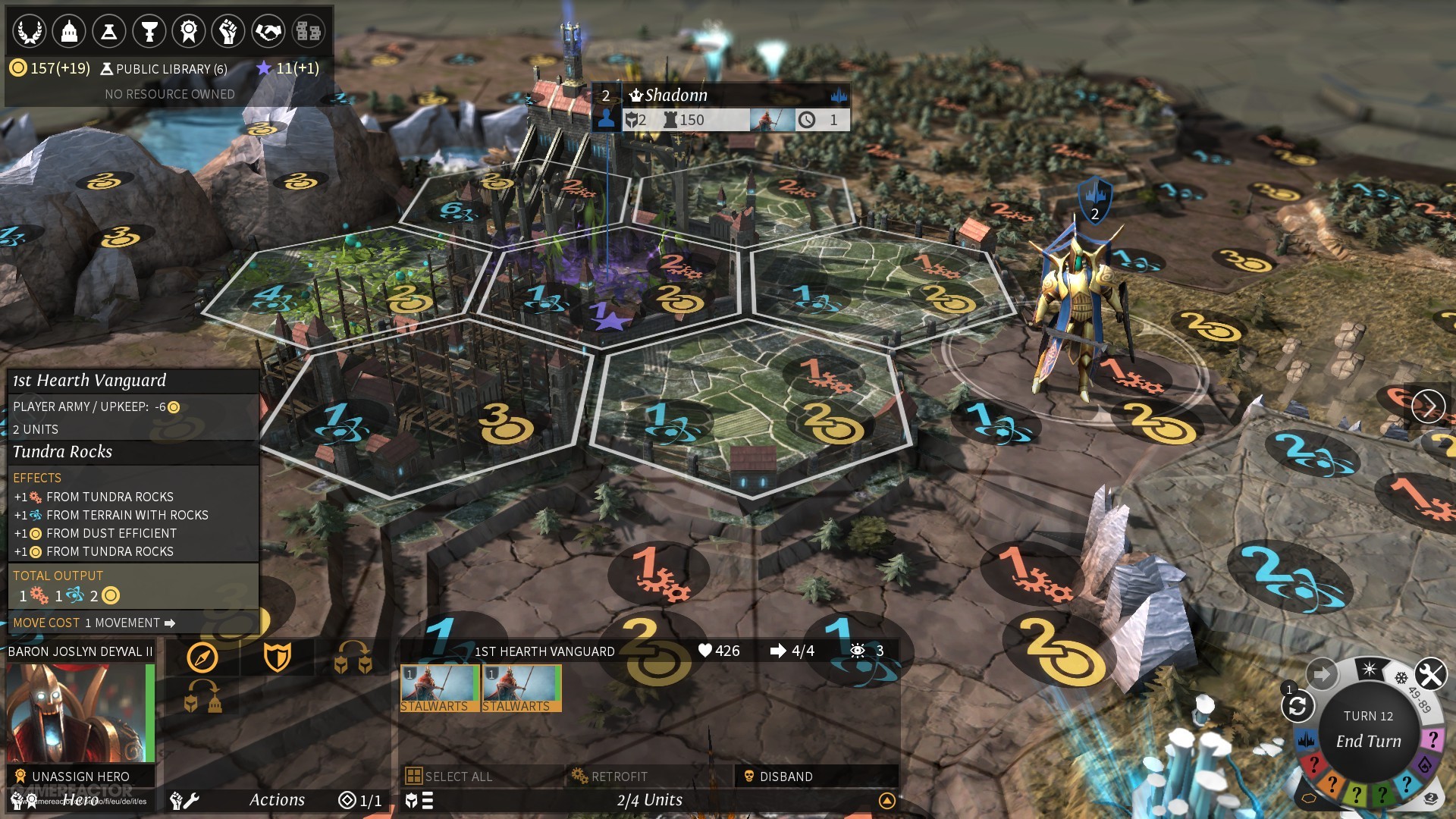The height and width of the screenshot is (819, 1456).
Task: Expand the 2/4 Units panel upward arrow
Action: 886,799
